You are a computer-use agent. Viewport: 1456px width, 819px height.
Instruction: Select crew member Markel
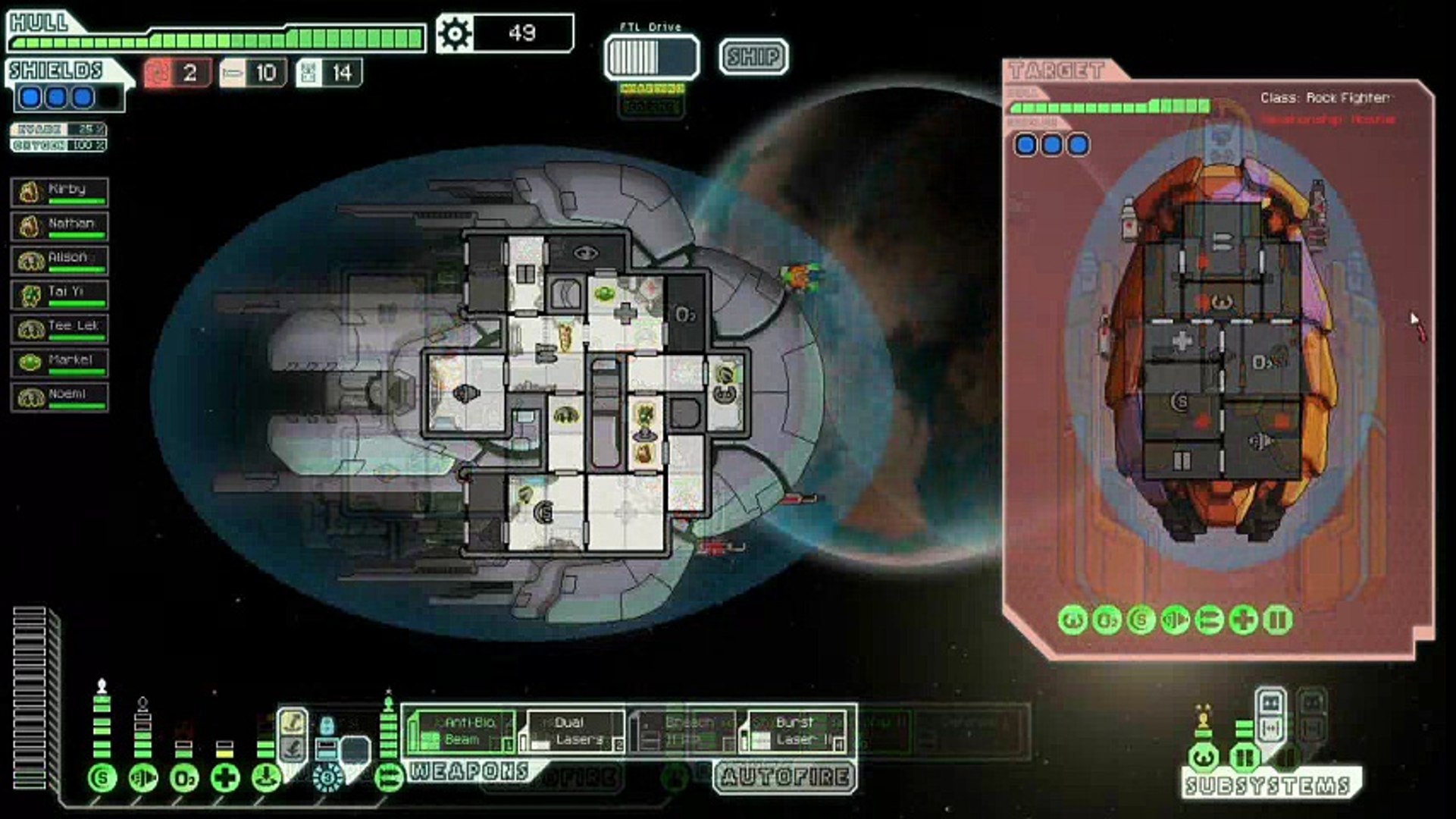coord(60,363)
